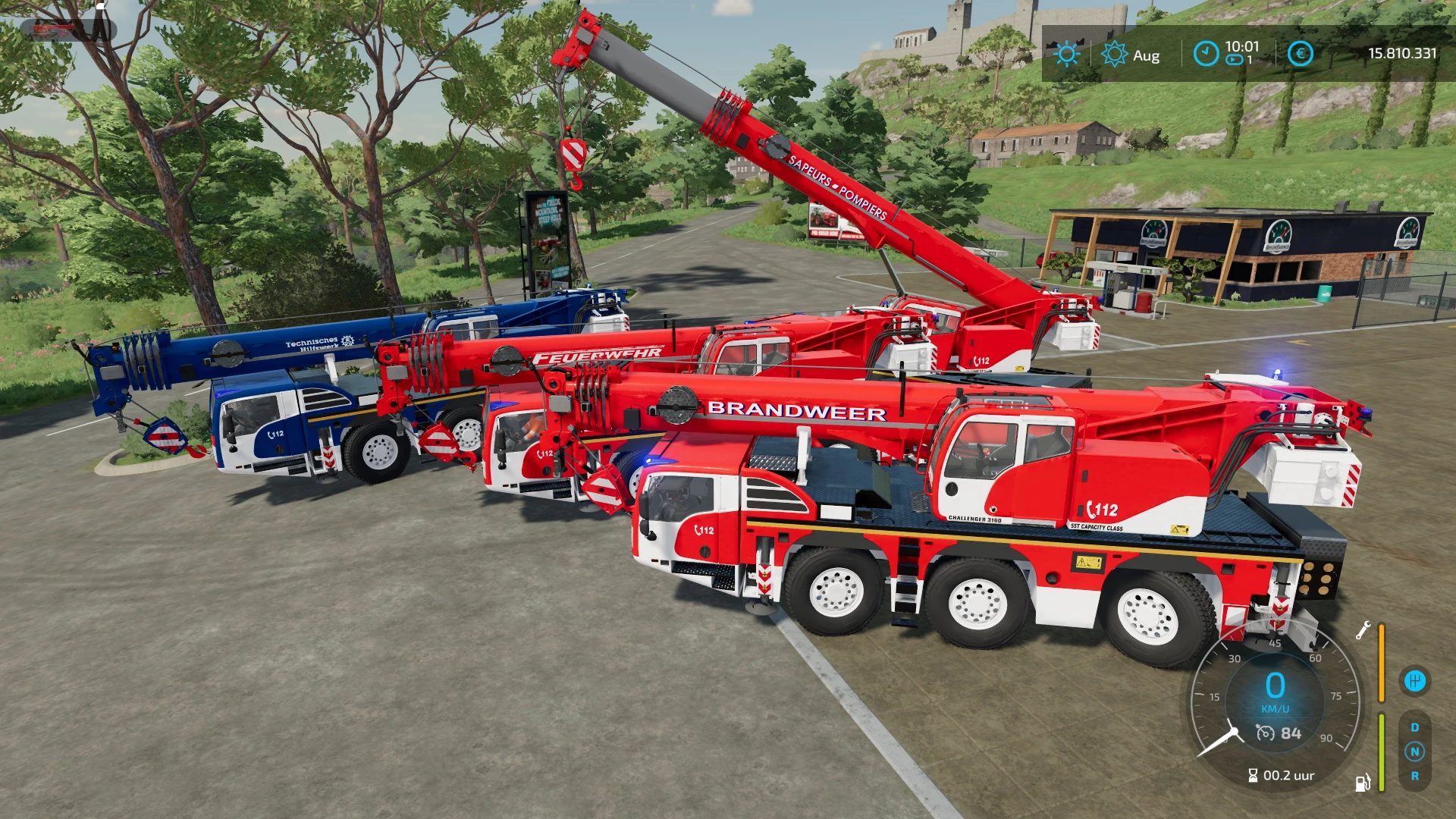Click the operating hours gauge icon showing 84
This screenshot has height=819, width=1456.
click(1266, 733)
